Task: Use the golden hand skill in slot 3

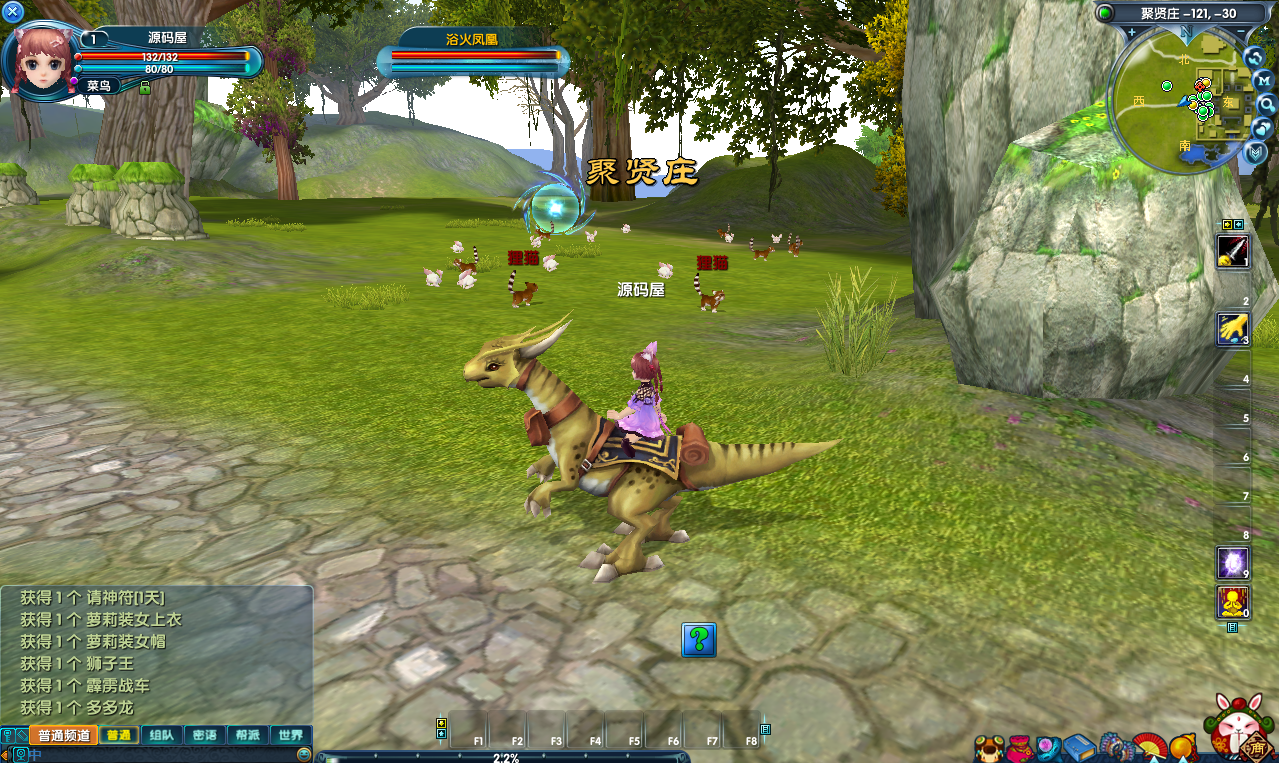Action: coord(1233,329)
